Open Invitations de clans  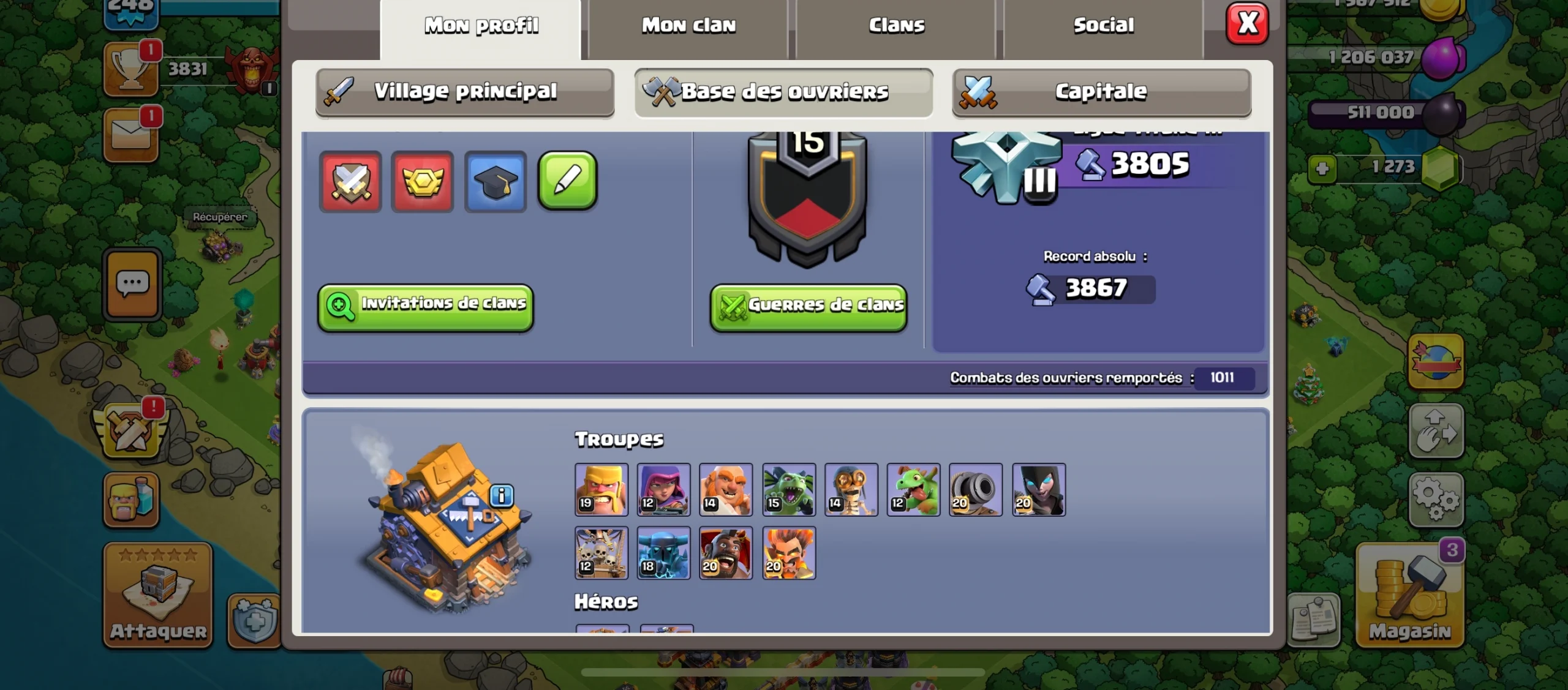tap(426, 306)
